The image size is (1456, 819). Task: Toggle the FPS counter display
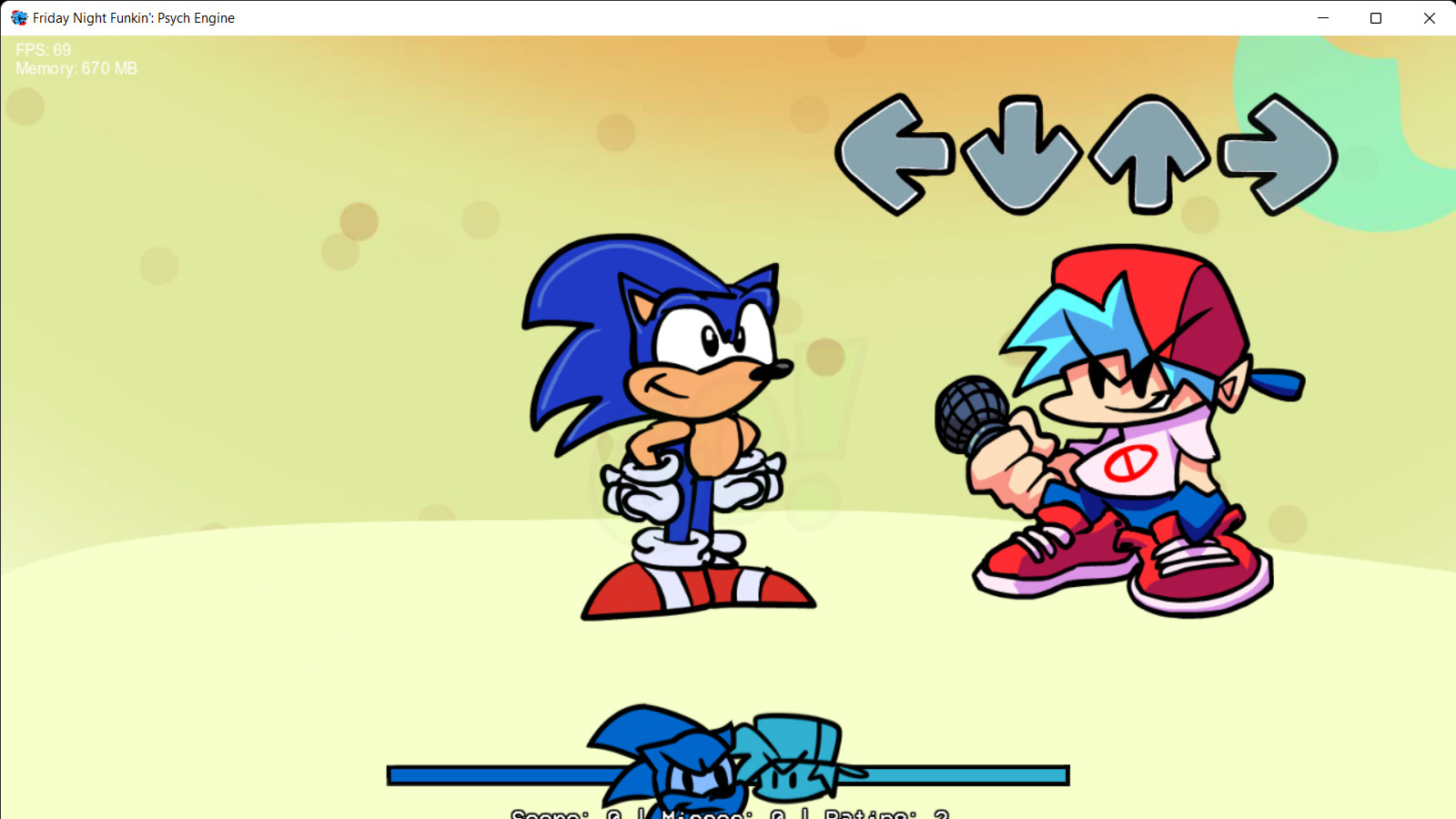click(42, 51)
